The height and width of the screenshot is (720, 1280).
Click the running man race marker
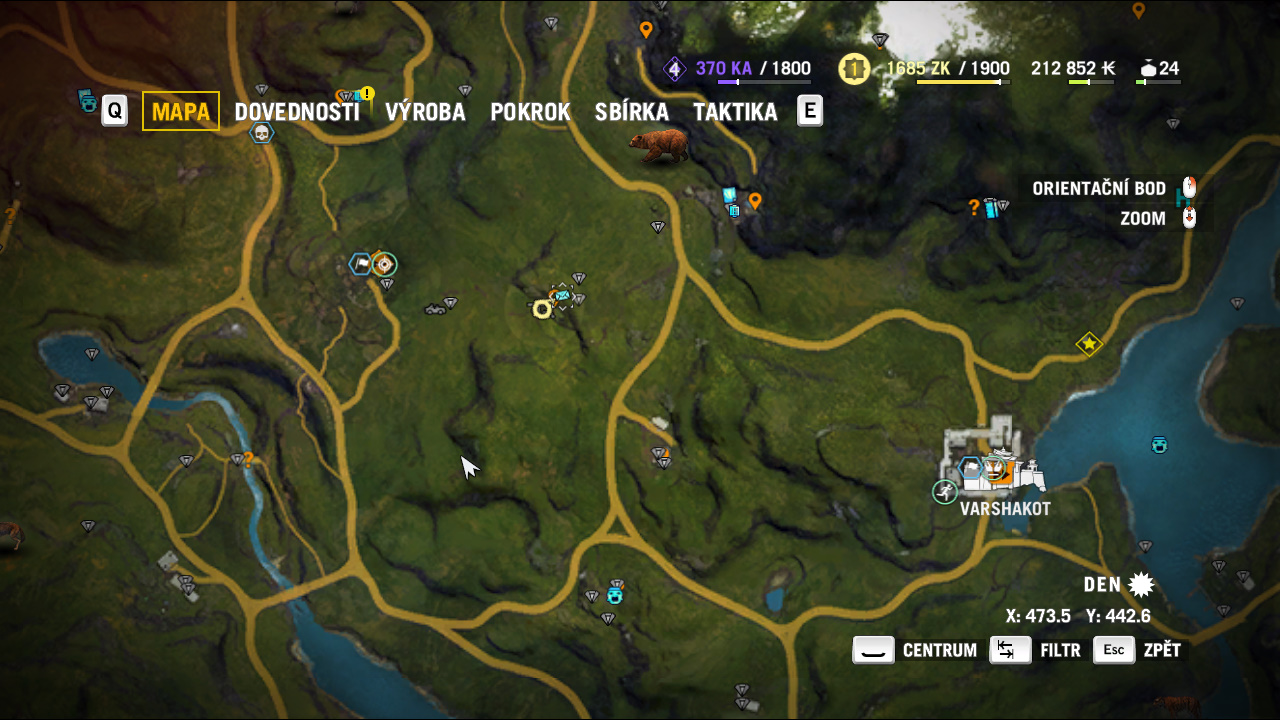(945, 492)
